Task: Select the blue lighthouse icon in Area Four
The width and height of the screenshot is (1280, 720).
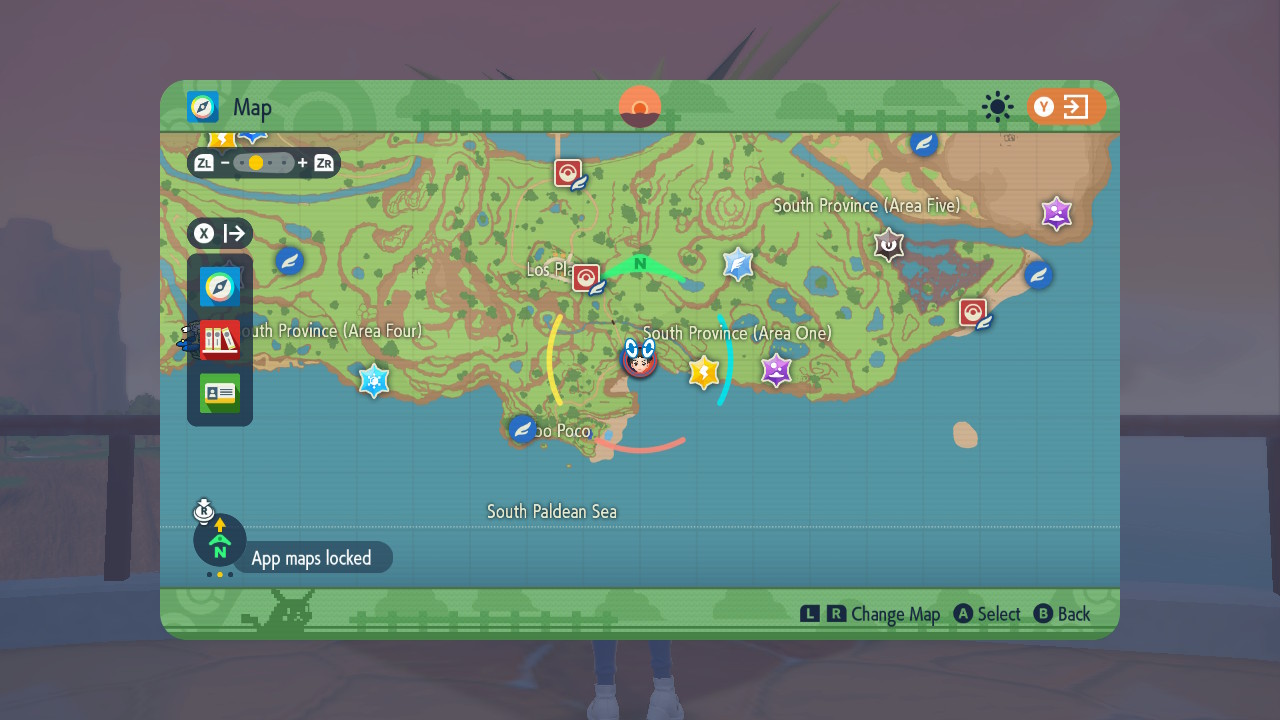Action: point(289,261)
